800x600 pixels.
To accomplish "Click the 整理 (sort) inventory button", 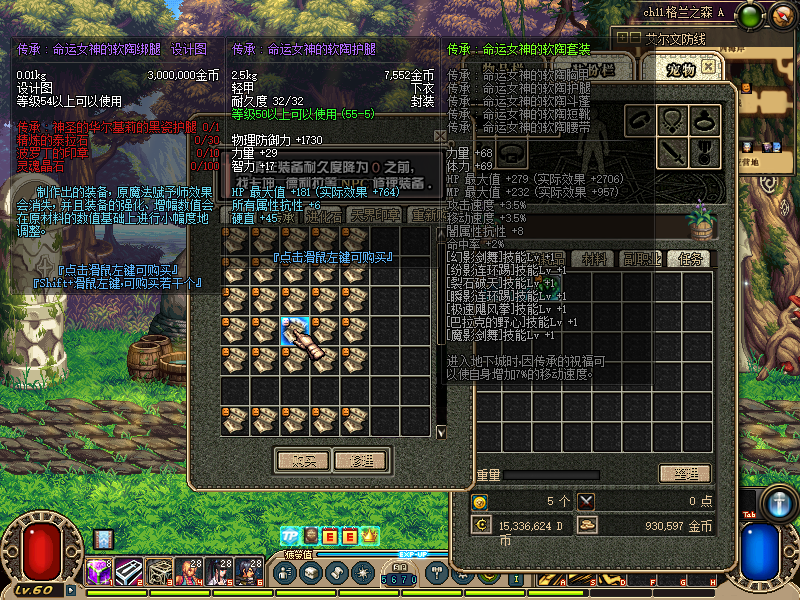I will pos(684,474).
